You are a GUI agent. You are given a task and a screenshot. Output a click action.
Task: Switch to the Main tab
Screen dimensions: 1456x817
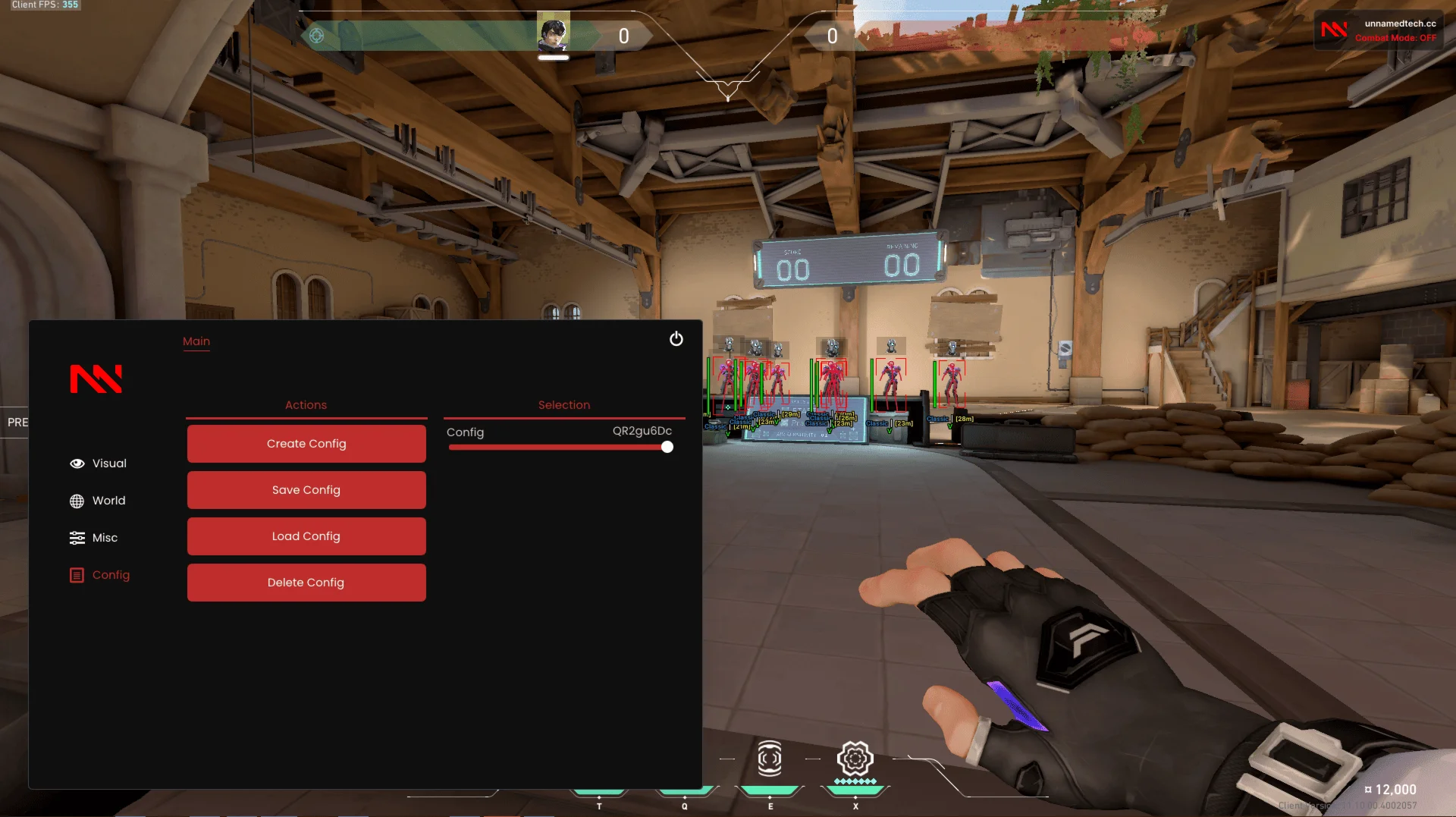[x=196, y=341]
